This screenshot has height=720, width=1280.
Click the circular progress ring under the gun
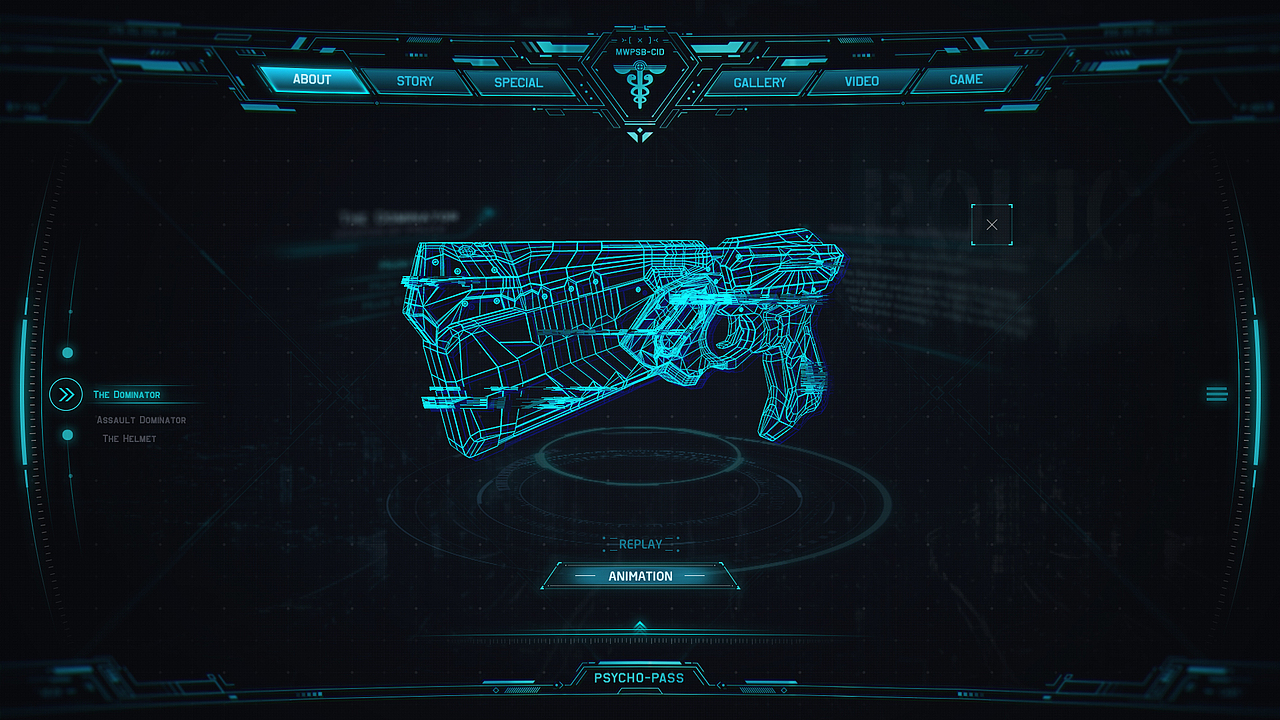(640, 480)
